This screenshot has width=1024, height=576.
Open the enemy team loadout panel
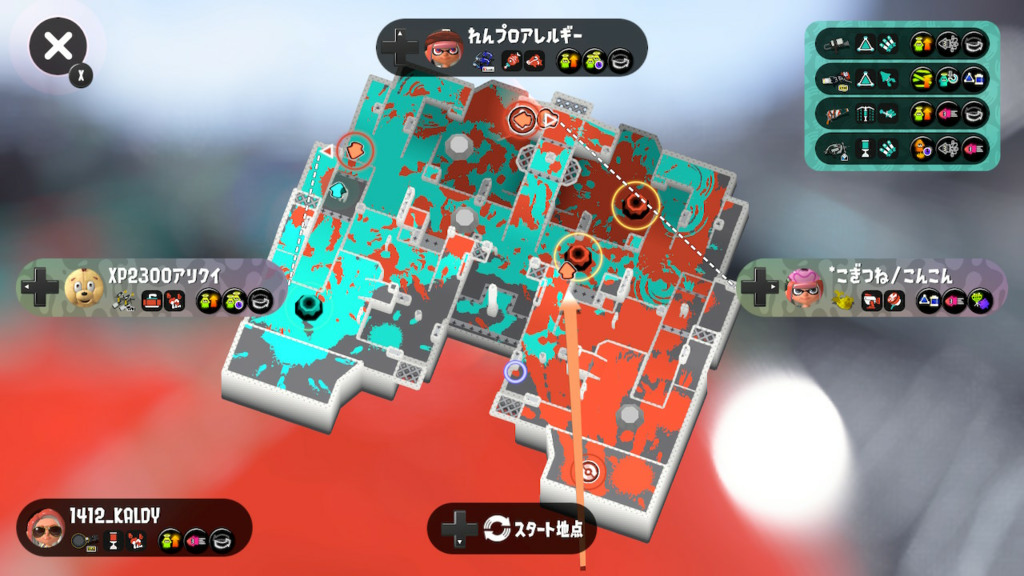point(902,96)
